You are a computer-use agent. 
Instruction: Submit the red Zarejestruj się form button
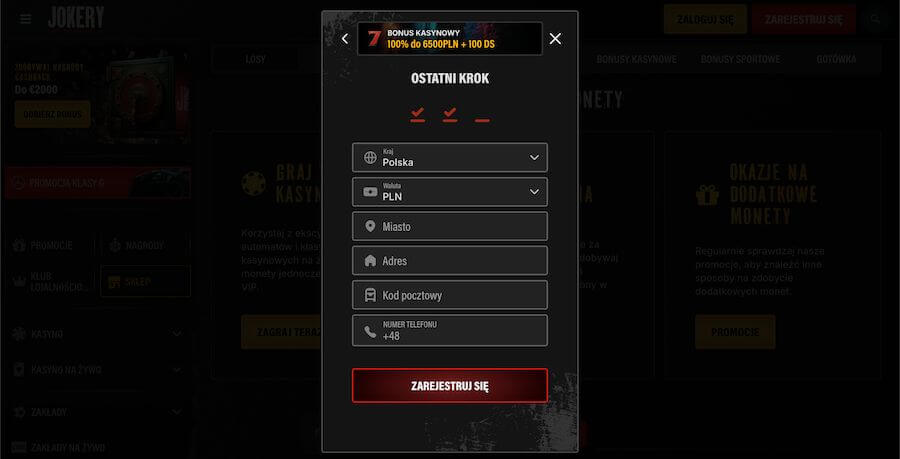tap(450, 385)
